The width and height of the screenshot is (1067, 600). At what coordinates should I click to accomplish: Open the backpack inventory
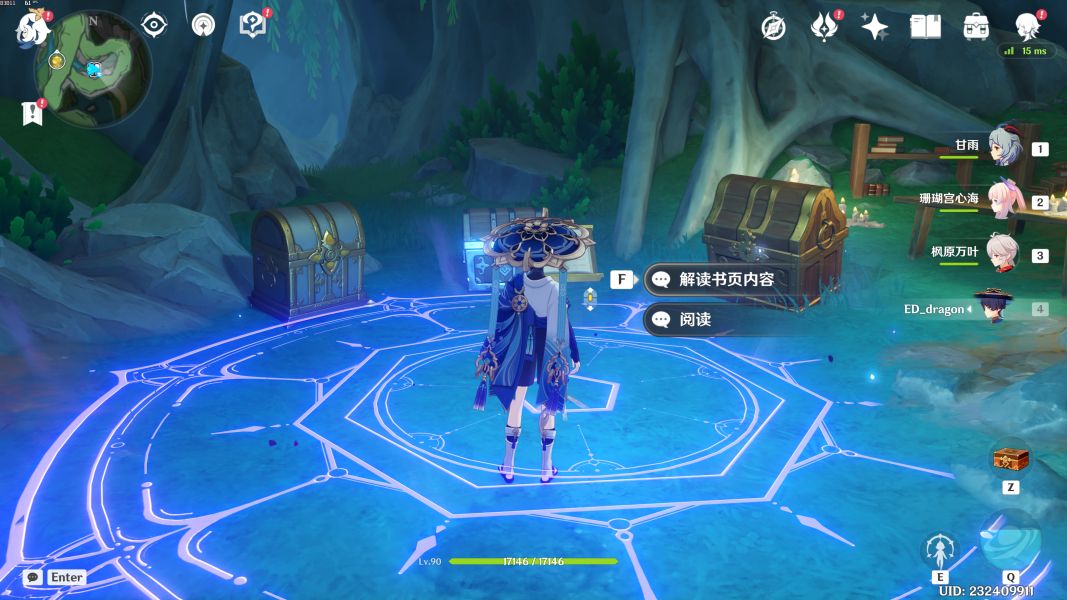click(x=977, y=27)
